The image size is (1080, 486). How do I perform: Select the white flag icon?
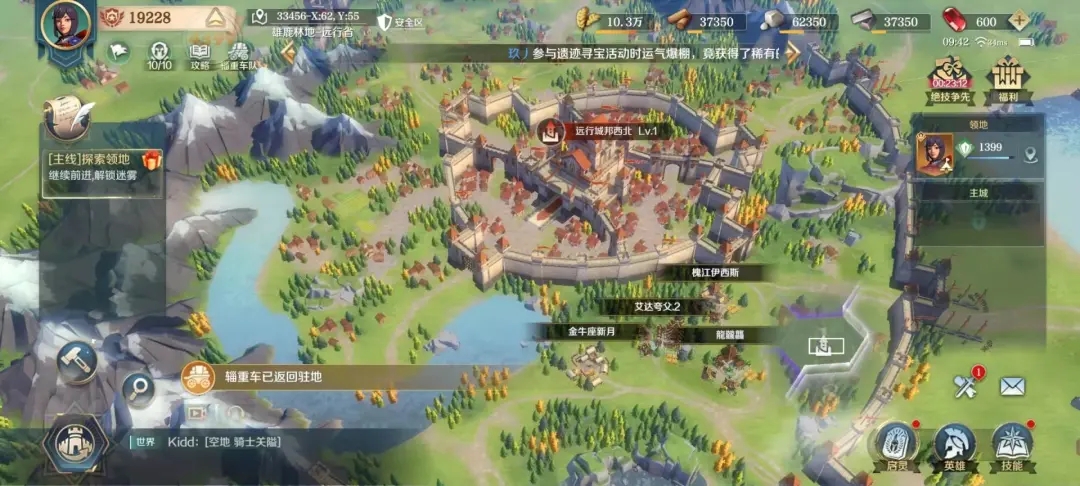coord(118,51)
